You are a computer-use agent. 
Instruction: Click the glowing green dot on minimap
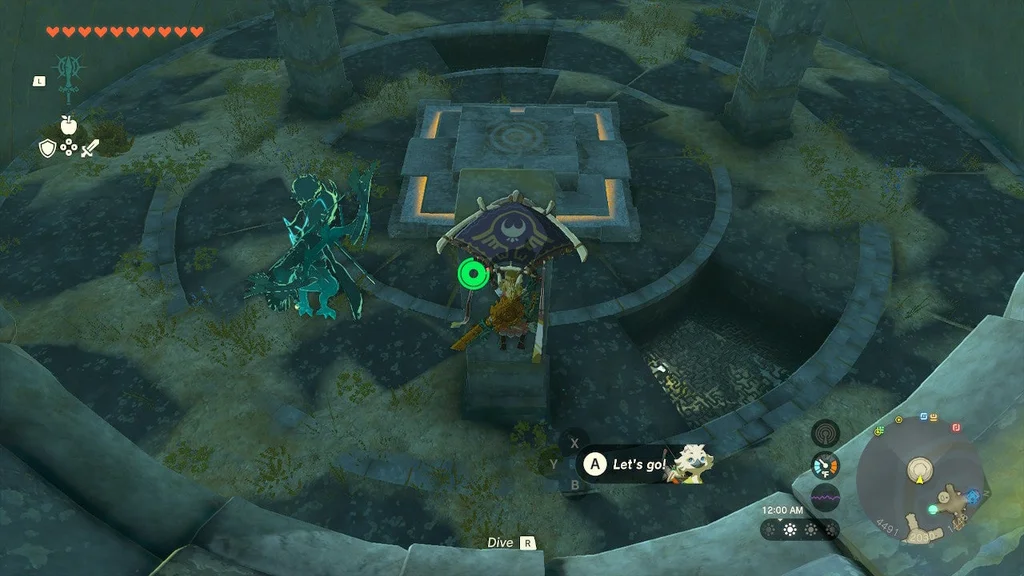pyautogui.click(x=932, y=509)
